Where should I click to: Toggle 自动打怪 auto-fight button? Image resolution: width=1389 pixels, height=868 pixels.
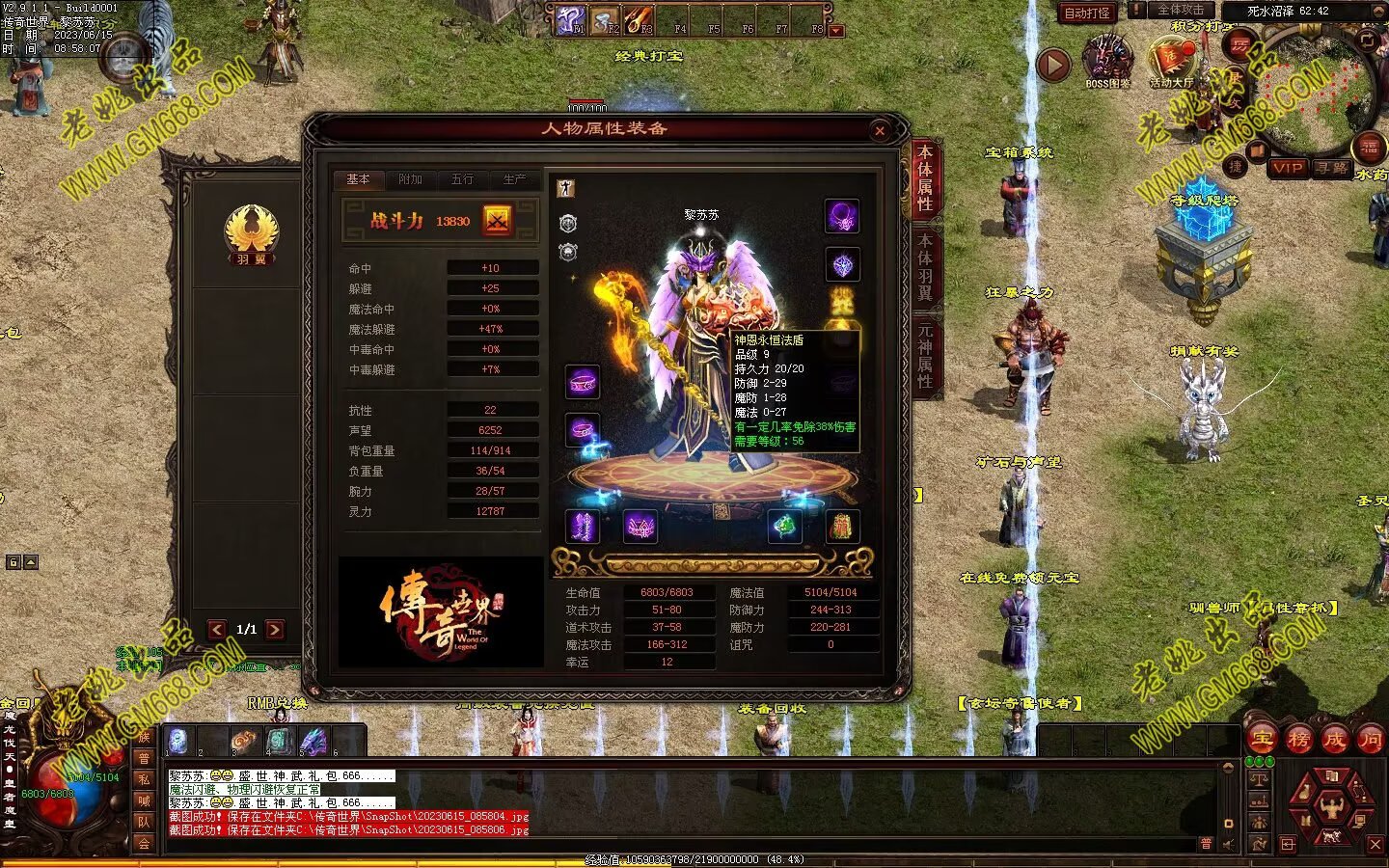(x=1087, y=13)
